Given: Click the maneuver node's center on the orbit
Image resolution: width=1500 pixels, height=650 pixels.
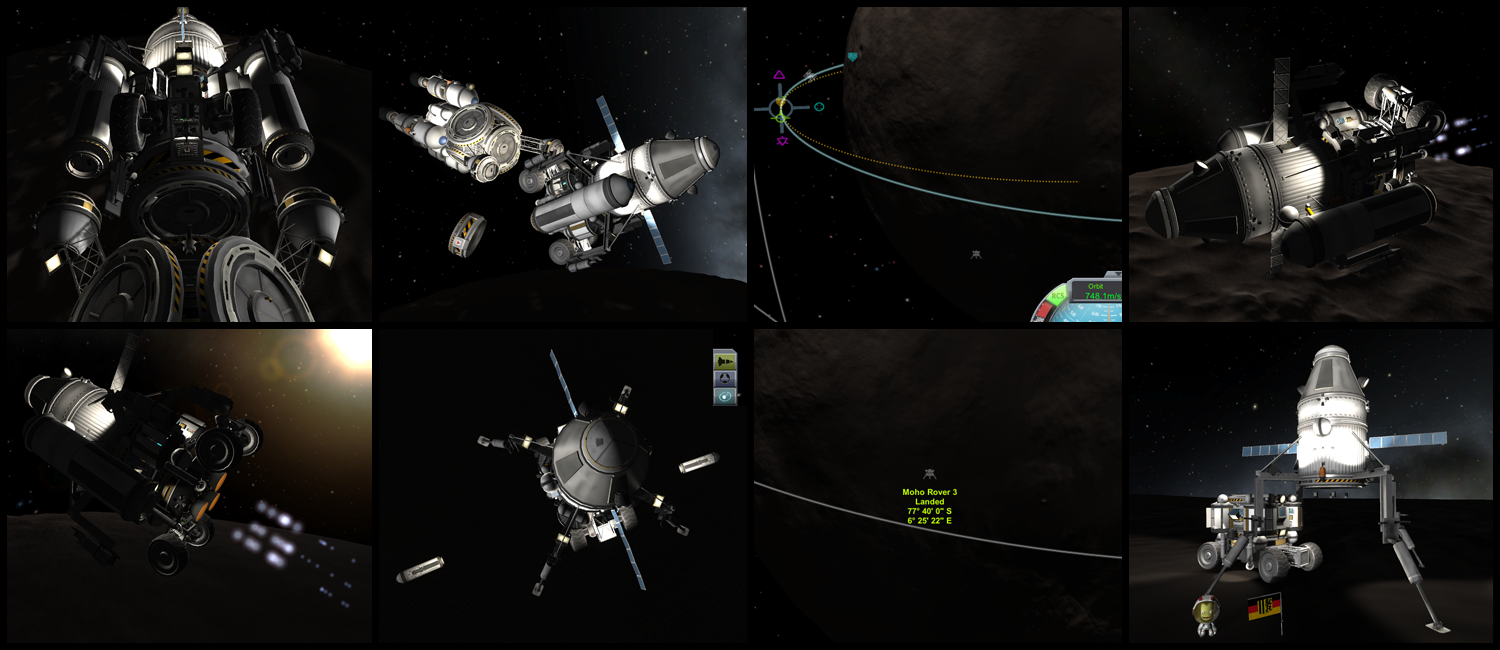Looking at the screenshot, I should point(782,109).
